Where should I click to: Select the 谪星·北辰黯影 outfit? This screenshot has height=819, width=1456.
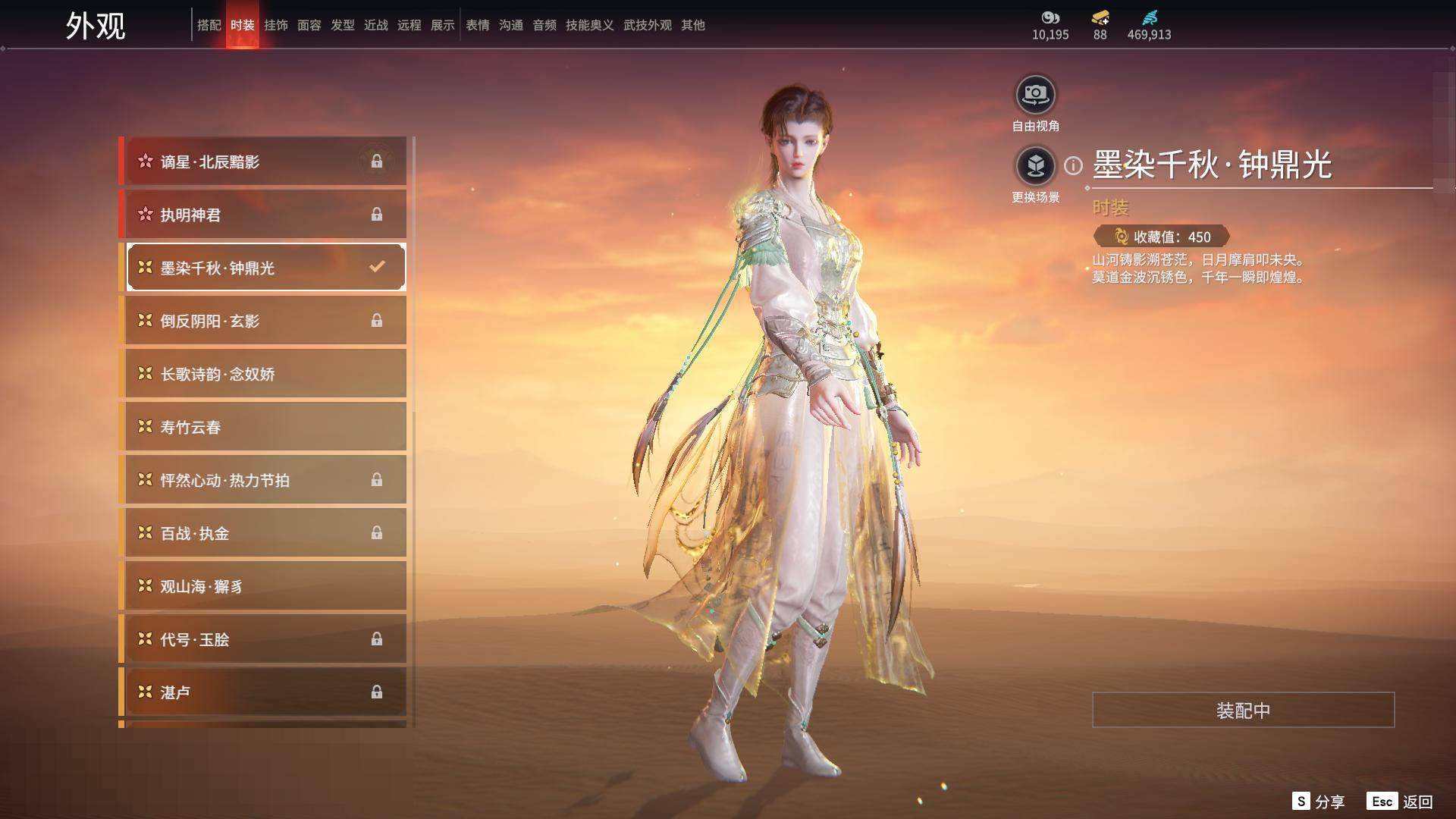pyautogui.click(x=265, y=162)
